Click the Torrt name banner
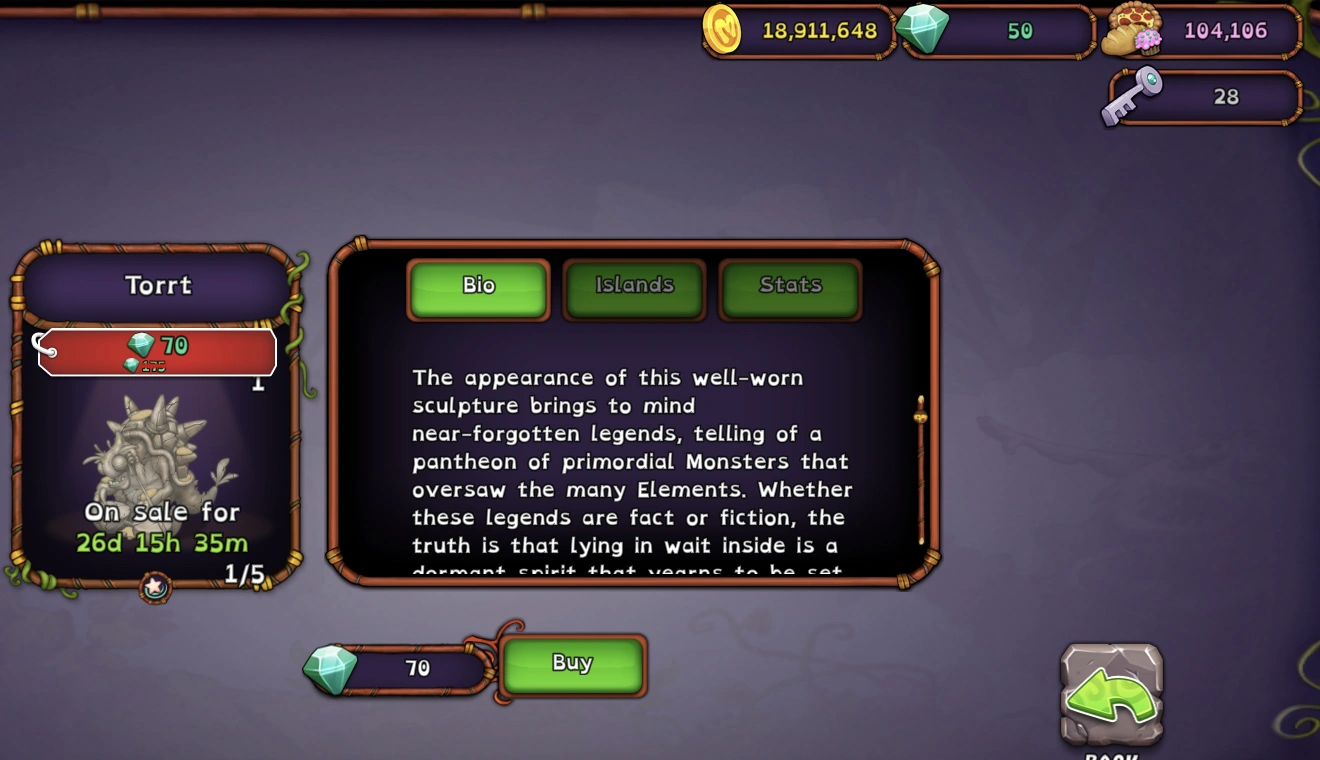 coord(160,285)
